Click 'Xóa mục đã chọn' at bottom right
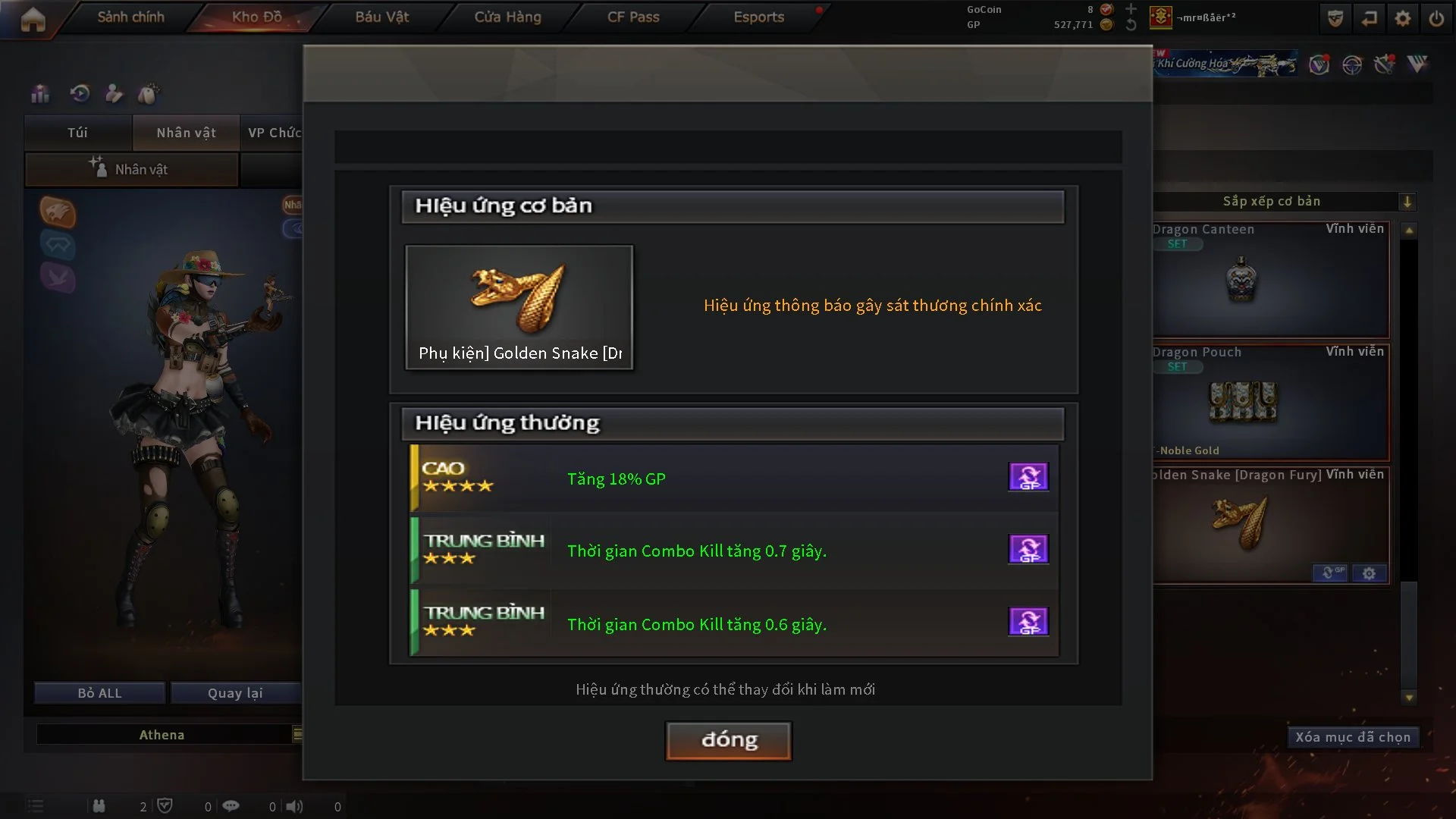 1353,736
